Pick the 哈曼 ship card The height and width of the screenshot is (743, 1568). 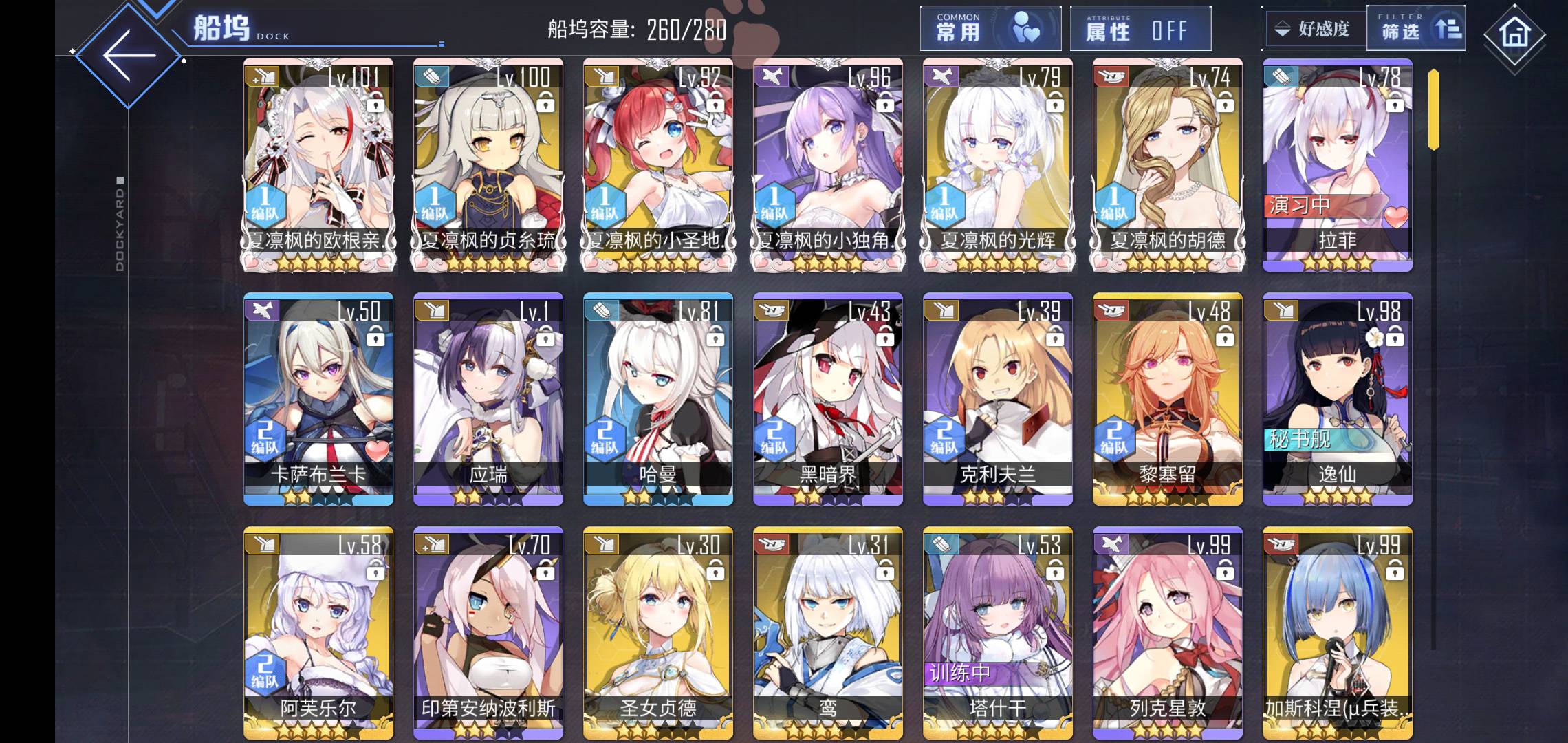coord(658,399)
